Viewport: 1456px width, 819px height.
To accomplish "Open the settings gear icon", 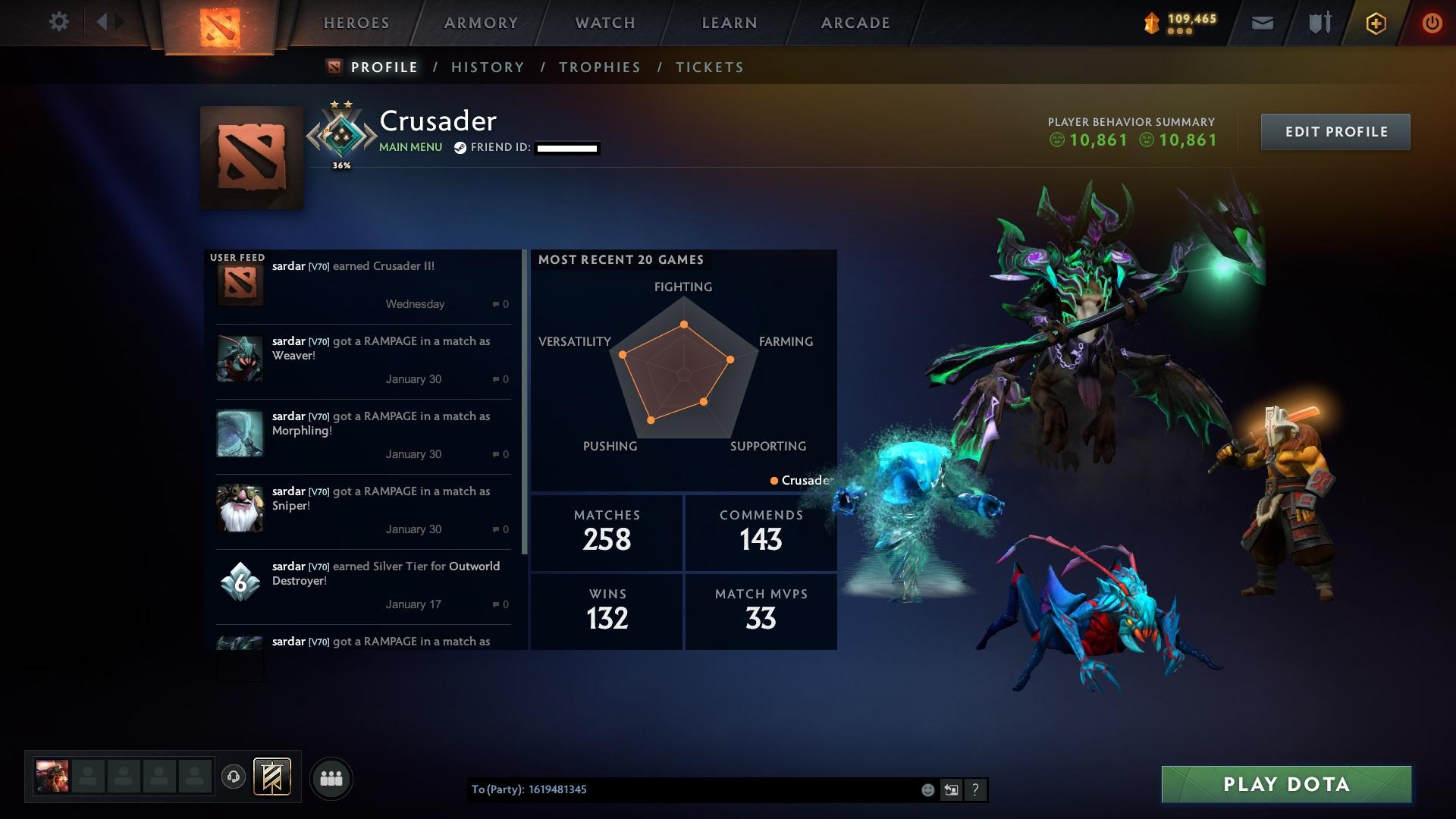I will pyautogui.click(x=59, y=22).
